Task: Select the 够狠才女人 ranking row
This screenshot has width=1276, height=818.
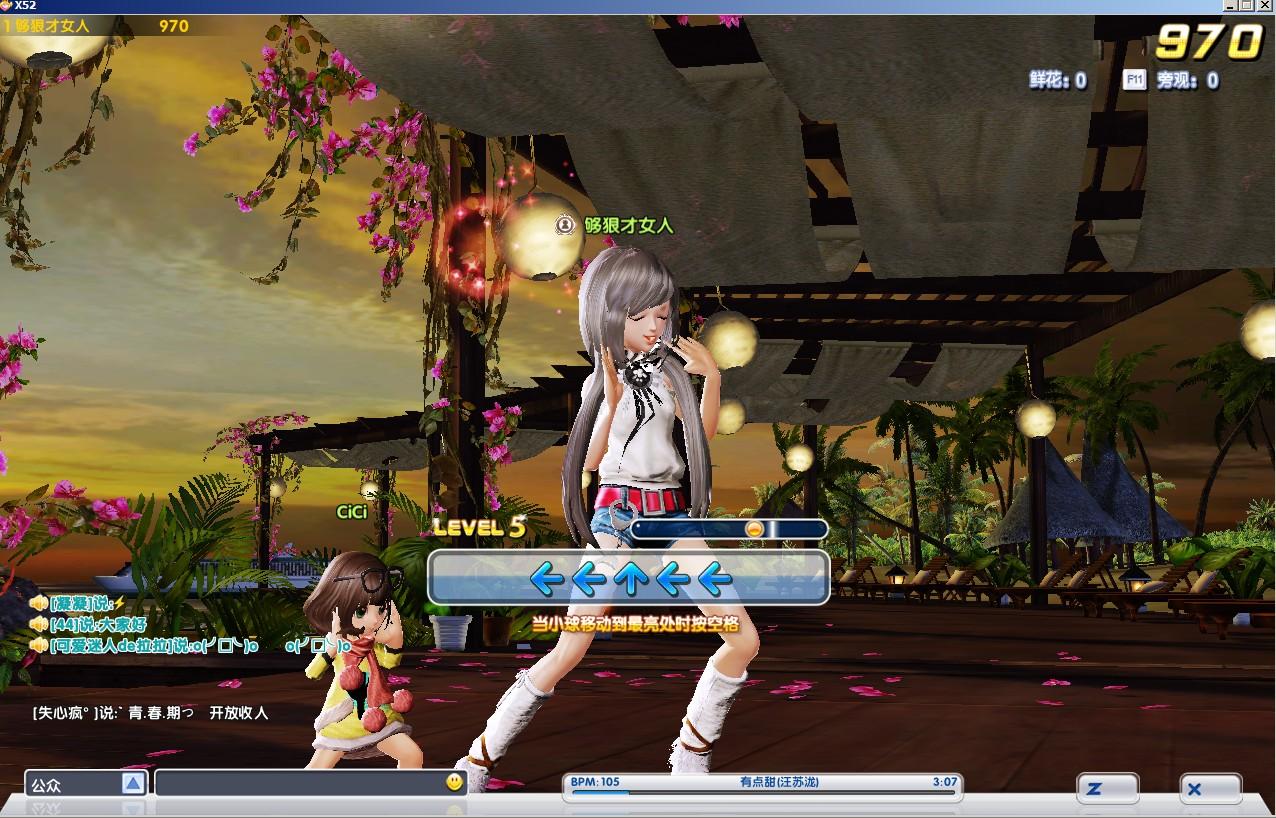Action: [96, 26]
